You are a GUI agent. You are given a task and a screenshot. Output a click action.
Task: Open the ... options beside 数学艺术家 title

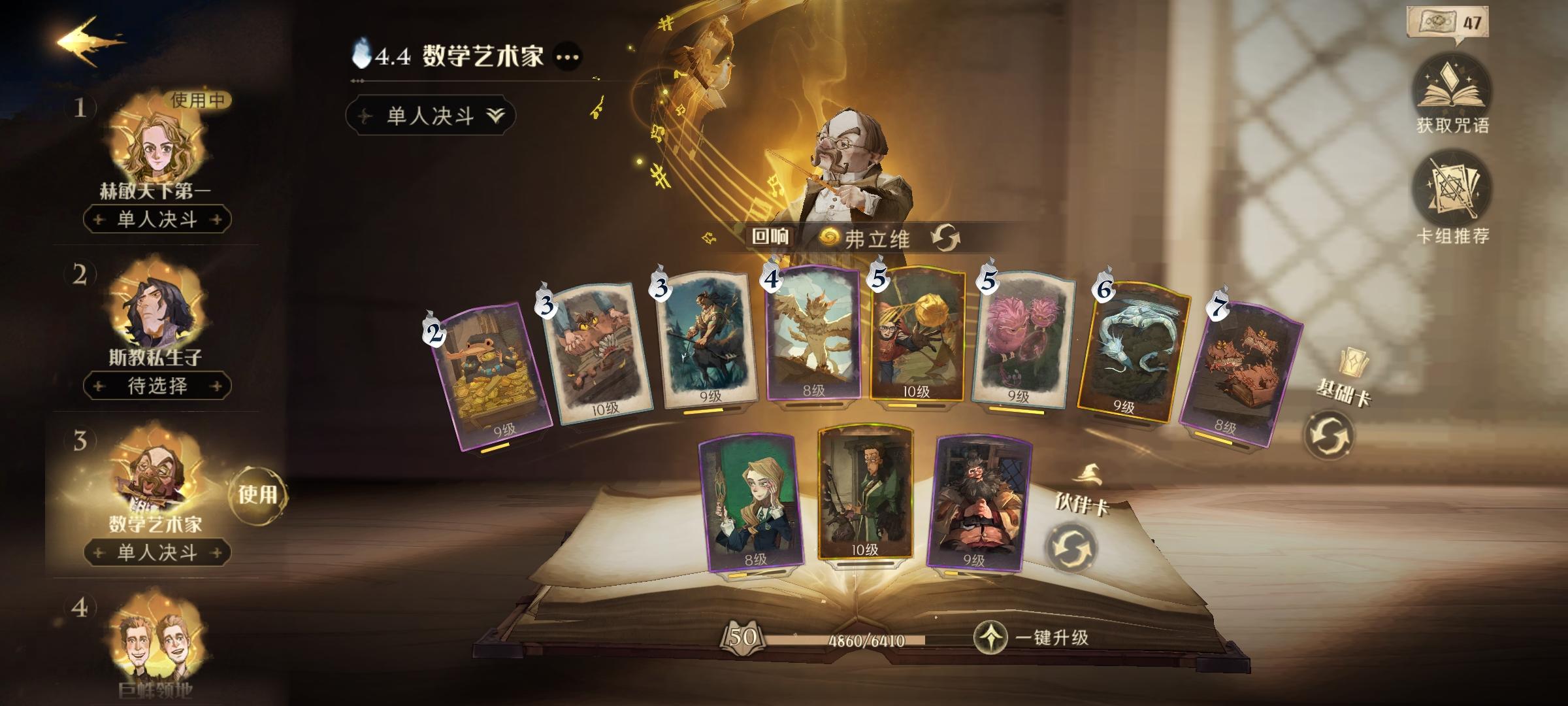click(x=565, y=58)
